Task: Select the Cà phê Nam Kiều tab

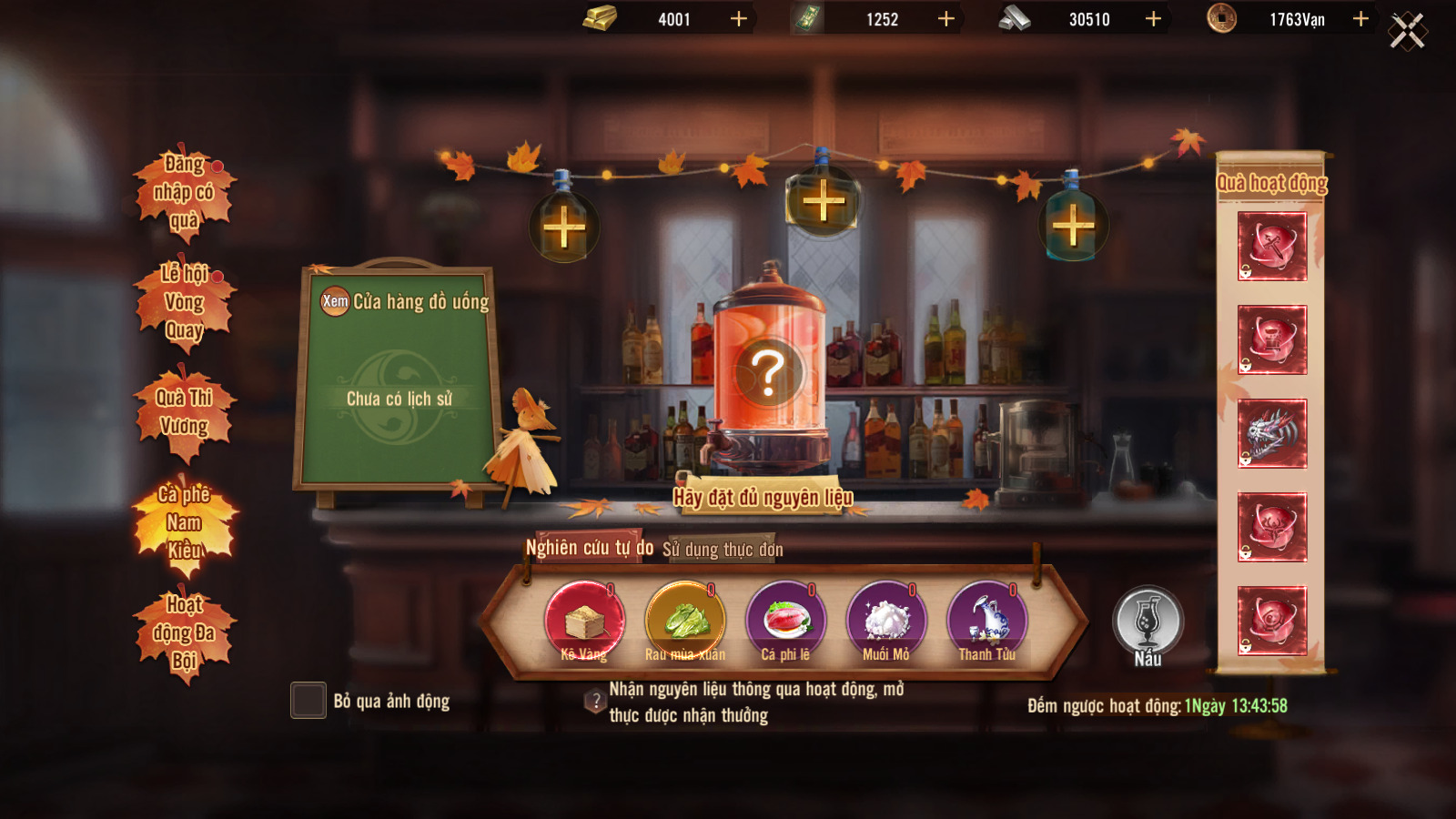Action: pyautogui.click(x=184, y=523)
